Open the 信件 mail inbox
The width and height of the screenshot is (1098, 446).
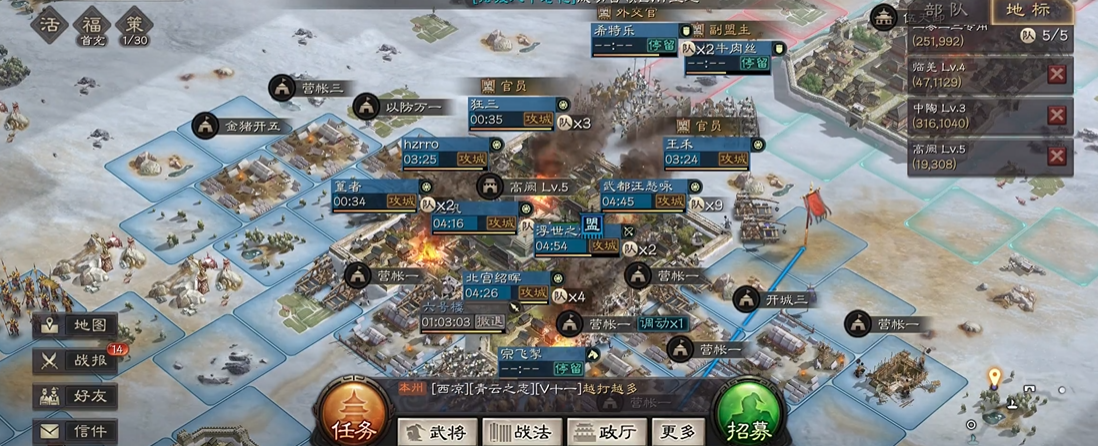click(76, 431)
